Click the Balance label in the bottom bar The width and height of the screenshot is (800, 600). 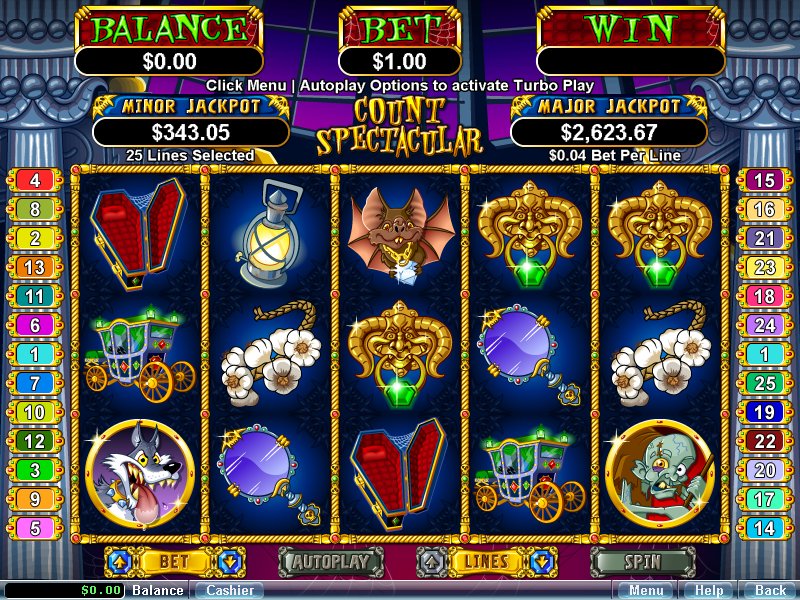(158, 590)
